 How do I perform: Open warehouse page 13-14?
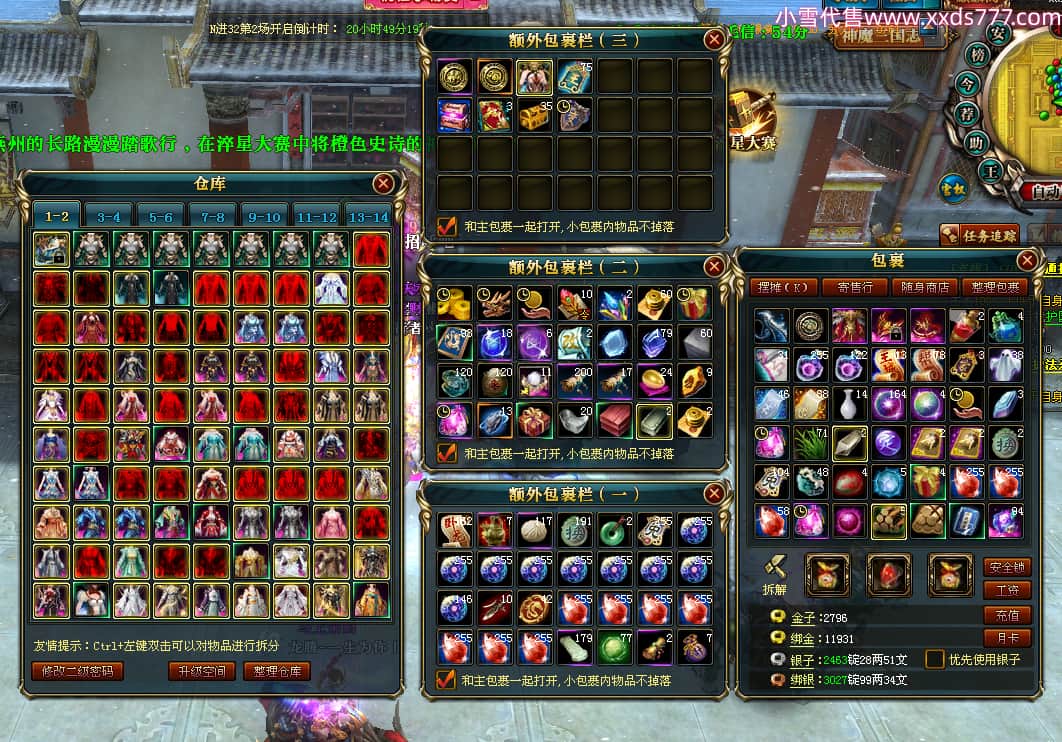click(367, 216)
